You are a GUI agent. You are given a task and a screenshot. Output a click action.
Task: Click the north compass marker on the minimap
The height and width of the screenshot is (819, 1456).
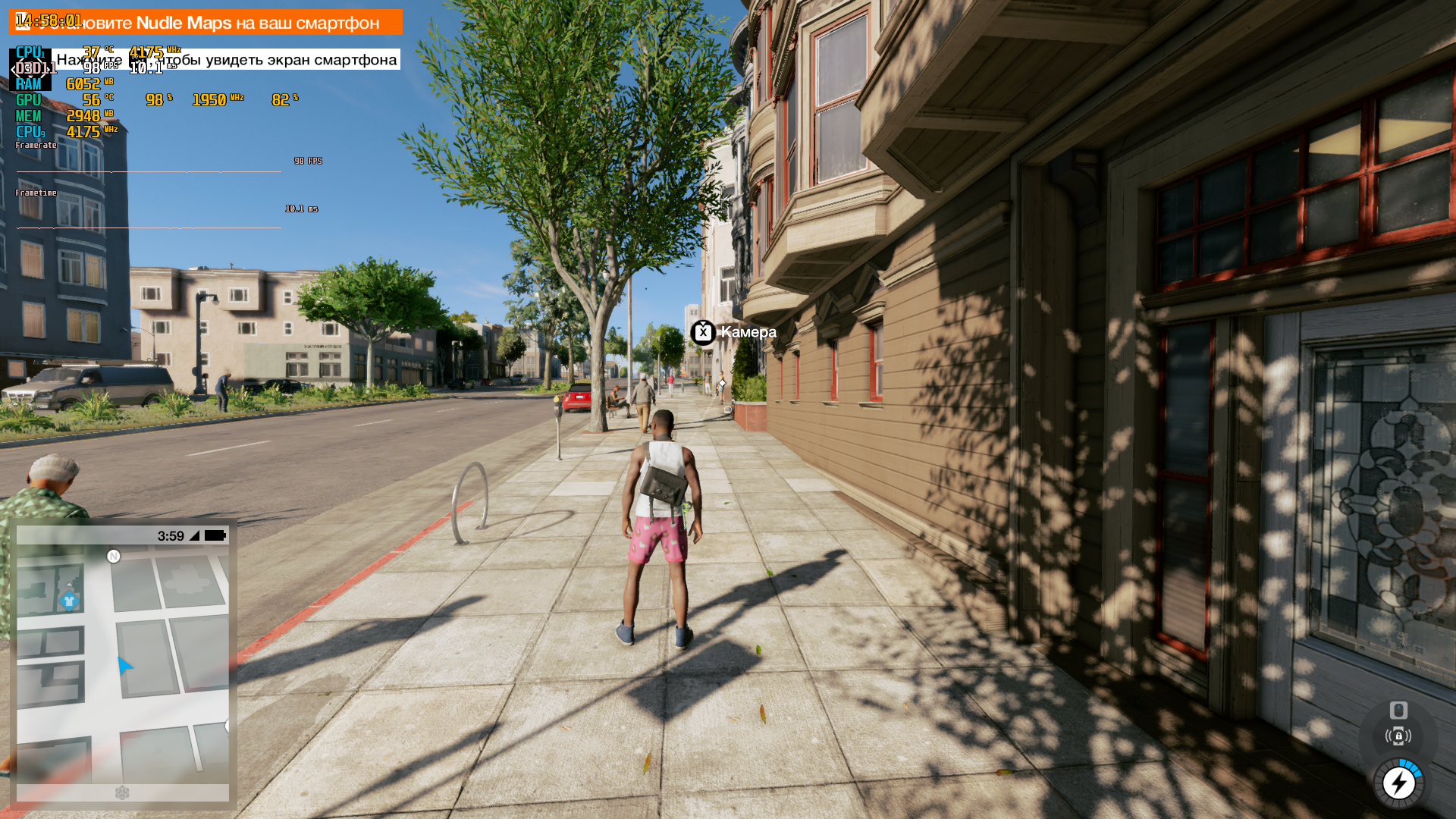coord(114,557)
